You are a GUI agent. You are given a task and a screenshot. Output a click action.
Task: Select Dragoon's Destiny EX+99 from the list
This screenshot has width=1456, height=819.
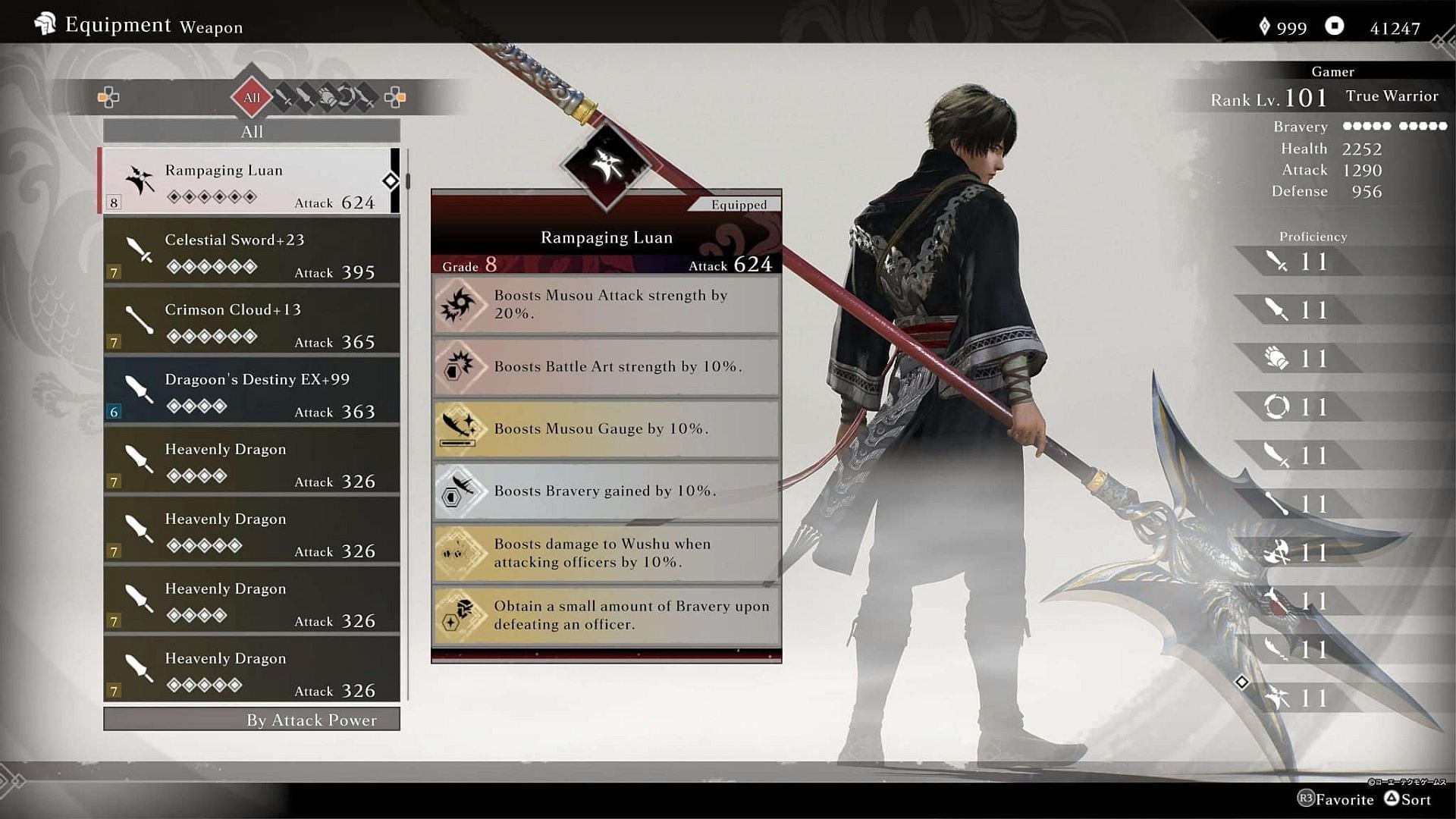point(251,391)
